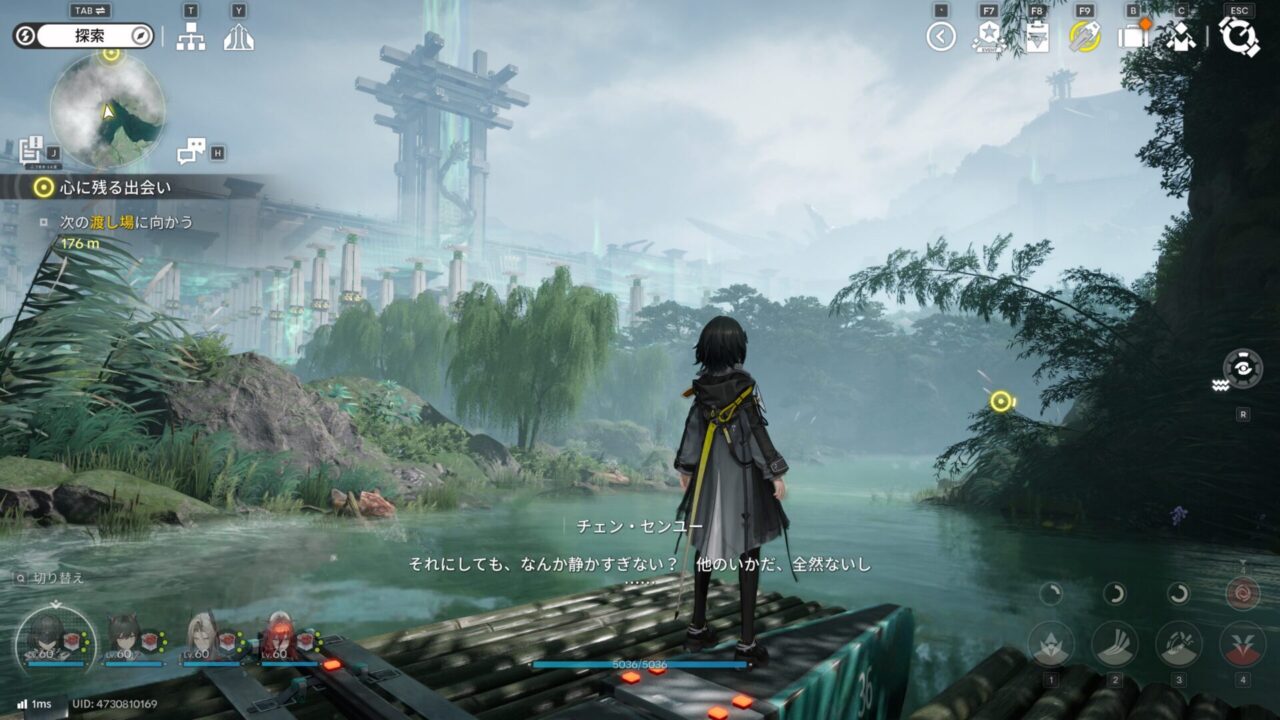Open the three-arrow icon menu
1280x720 pixels.
[x=238, y=37]
